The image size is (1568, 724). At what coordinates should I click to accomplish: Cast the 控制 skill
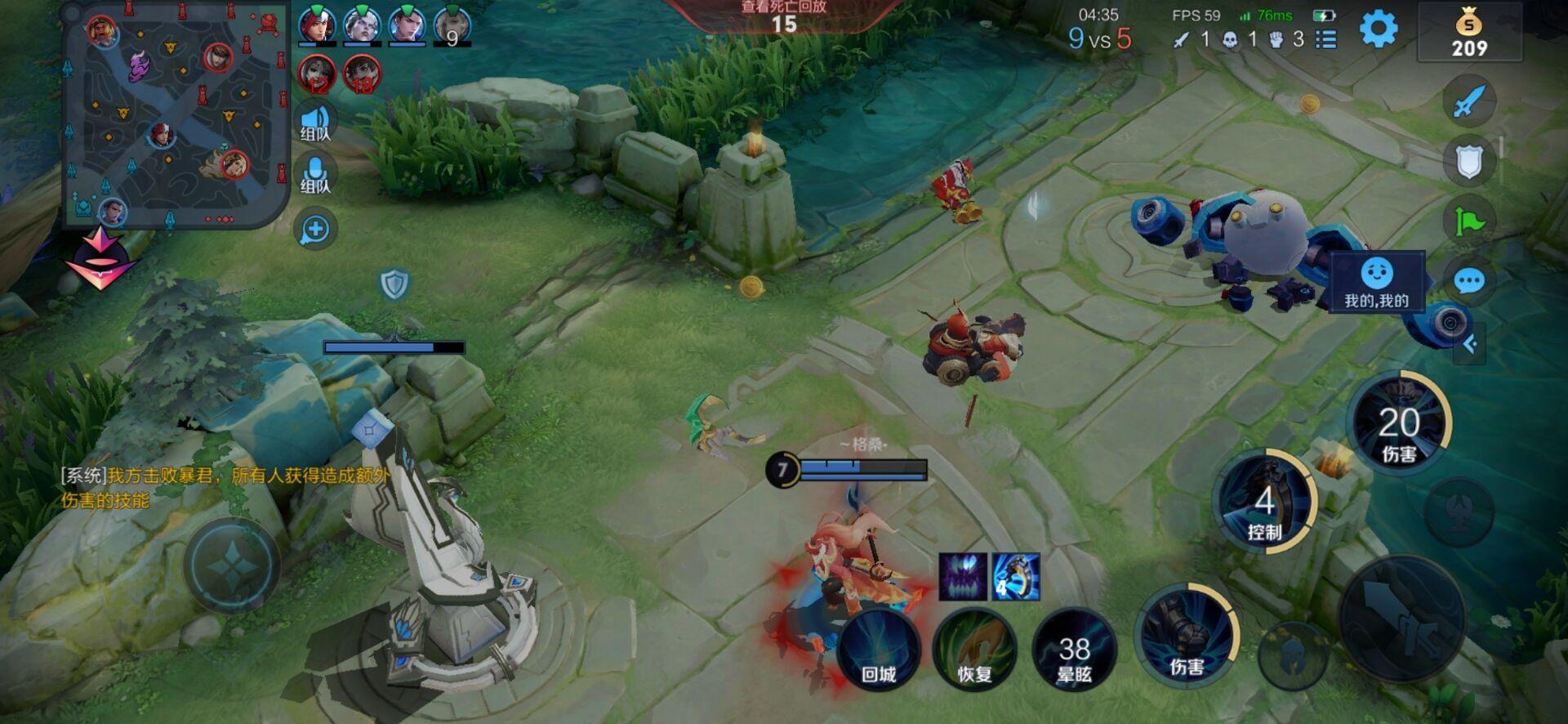(1264, 501)
